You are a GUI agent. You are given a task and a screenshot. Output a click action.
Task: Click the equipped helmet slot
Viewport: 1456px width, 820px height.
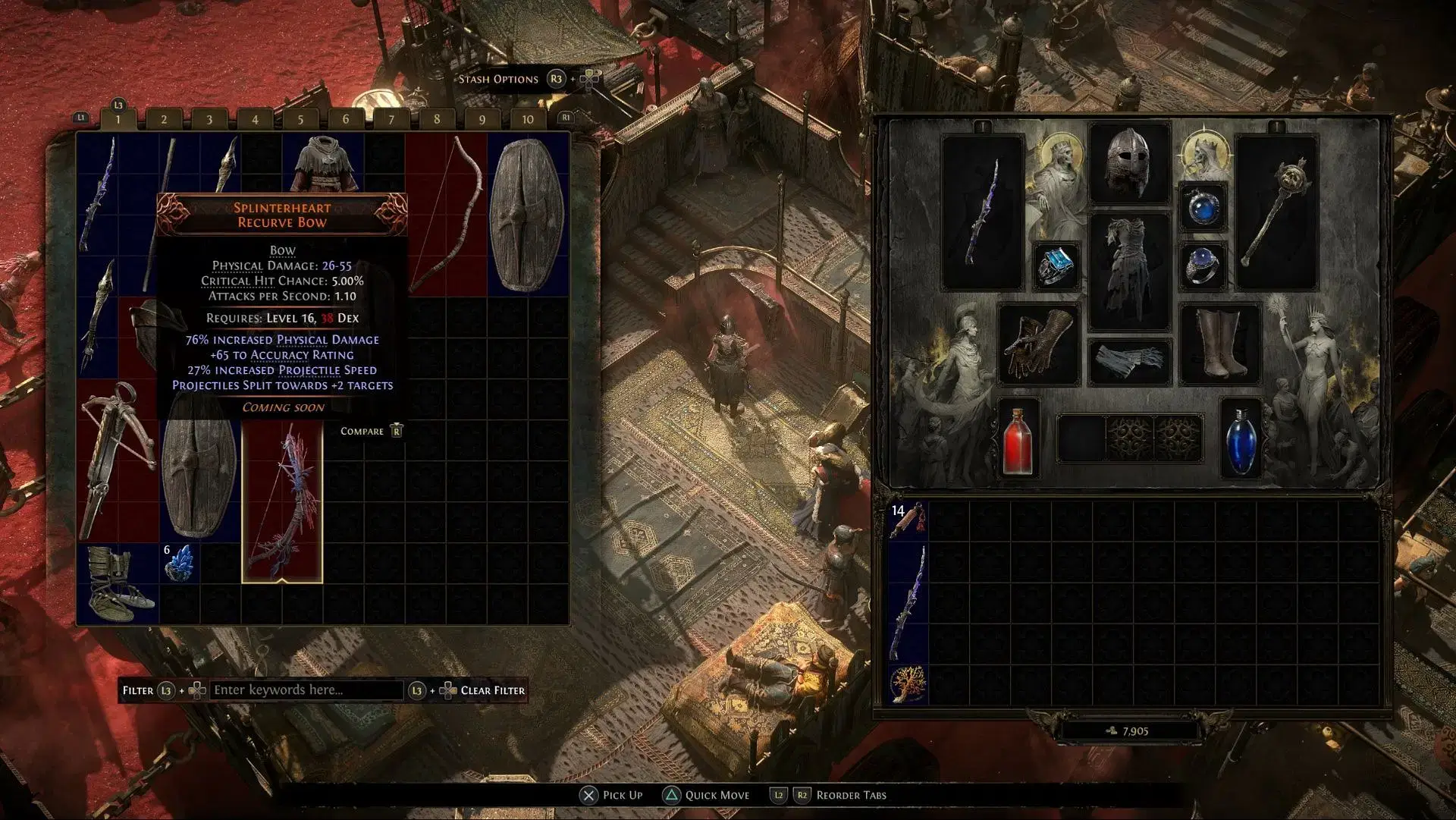click(1129, 165)
